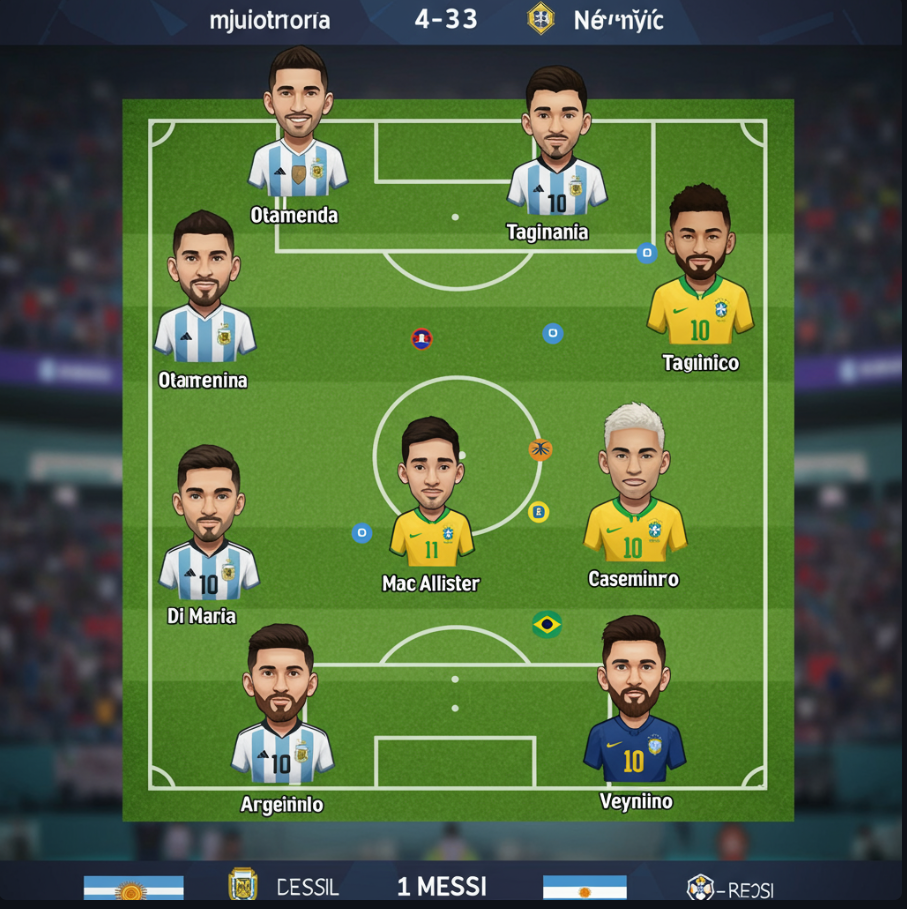Click the Argentina crest in the bottom bar
The width and height of the screenshot is (907, 909).
point(242,886)
